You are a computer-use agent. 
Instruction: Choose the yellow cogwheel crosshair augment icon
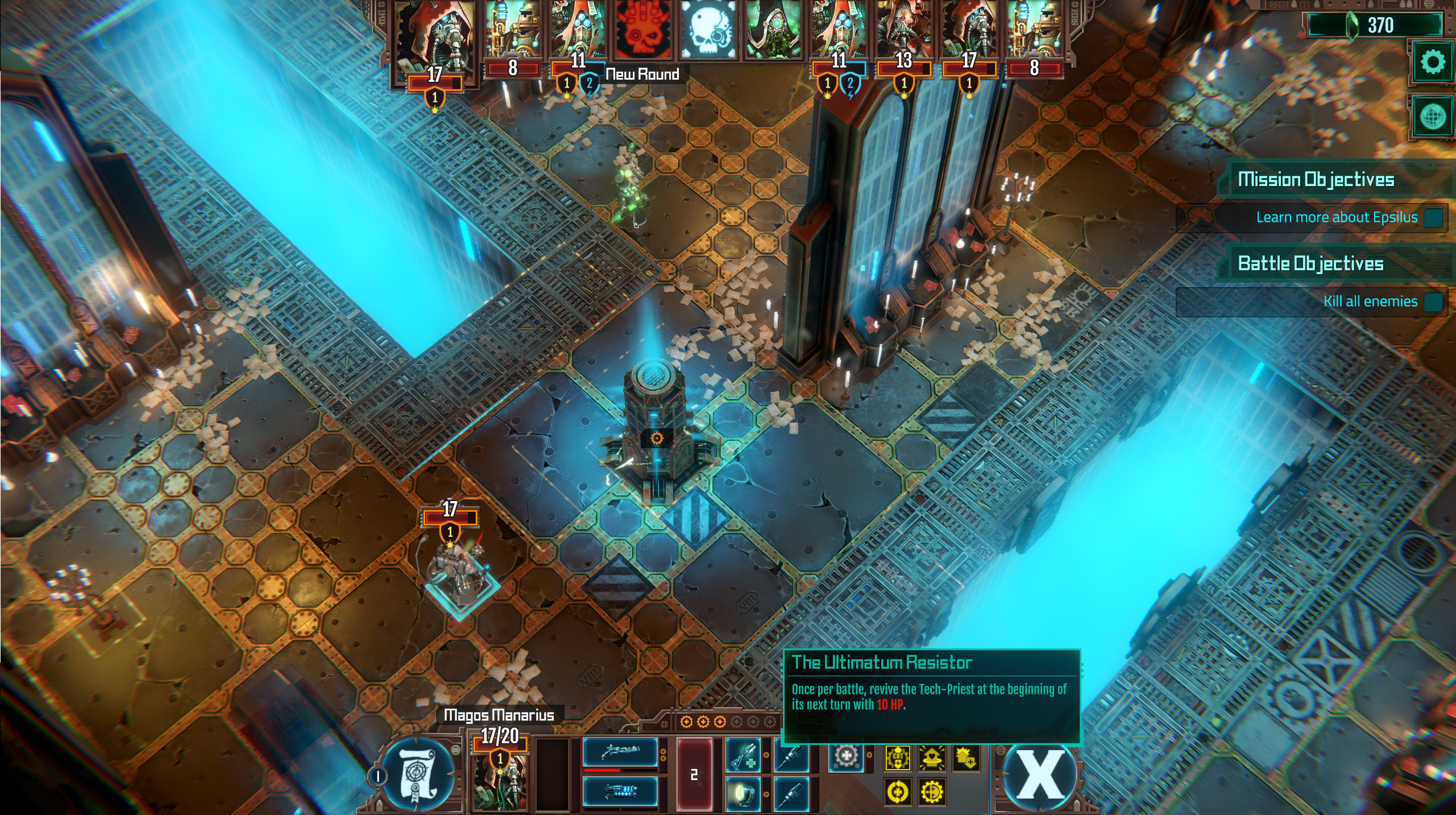(931, 792)
